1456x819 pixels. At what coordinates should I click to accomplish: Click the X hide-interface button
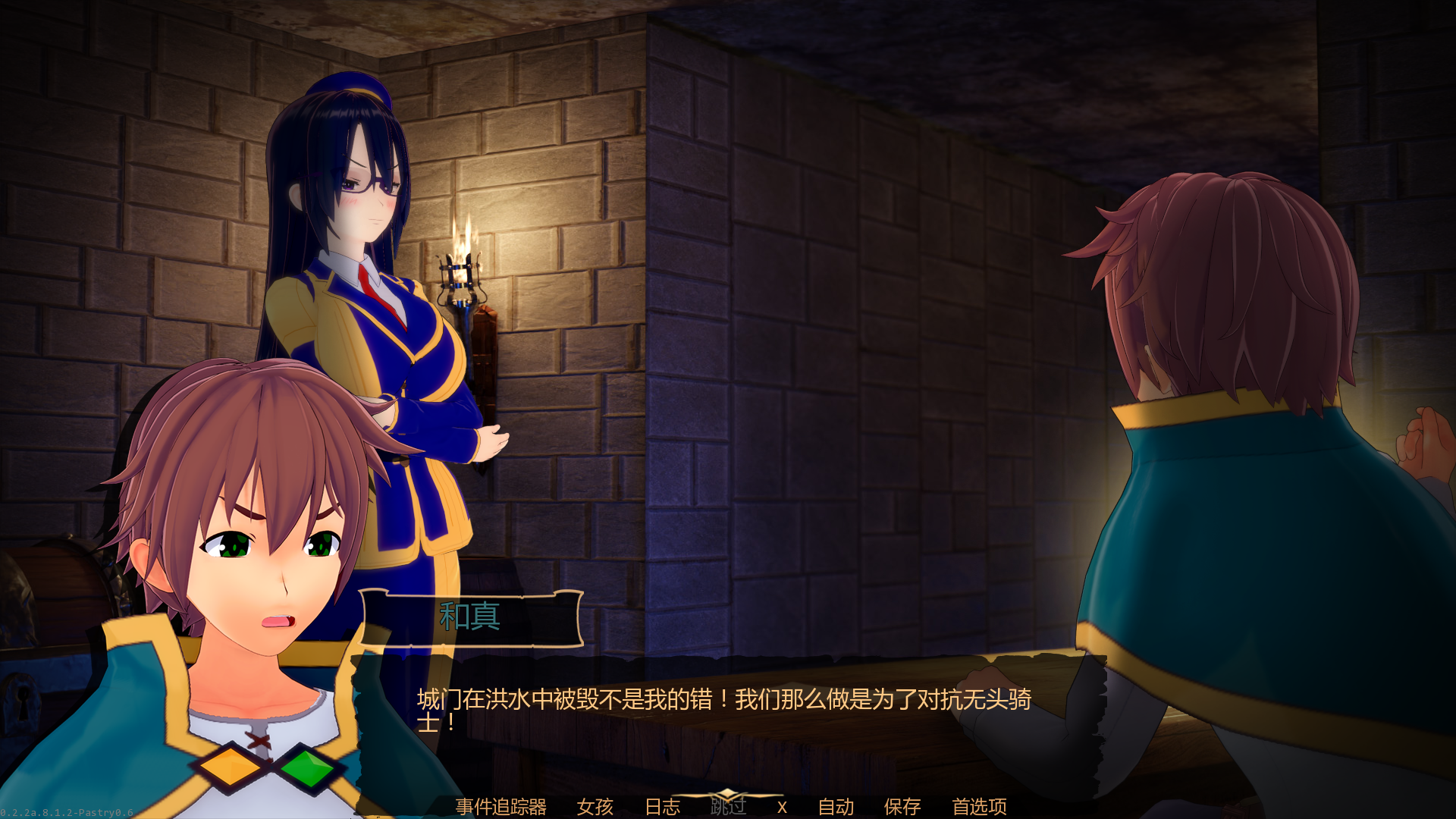[782, 807]
